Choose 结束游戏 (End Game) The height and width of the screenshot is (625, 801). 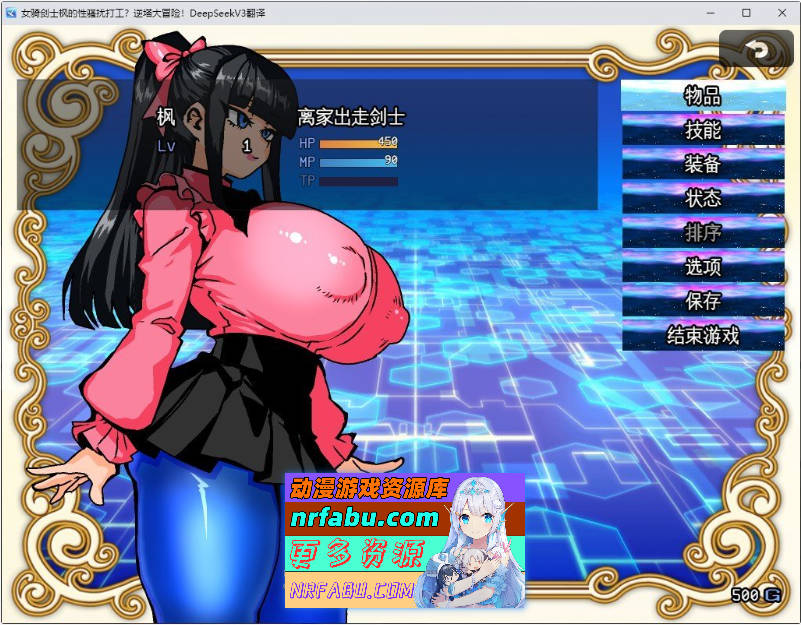point(702,334)
